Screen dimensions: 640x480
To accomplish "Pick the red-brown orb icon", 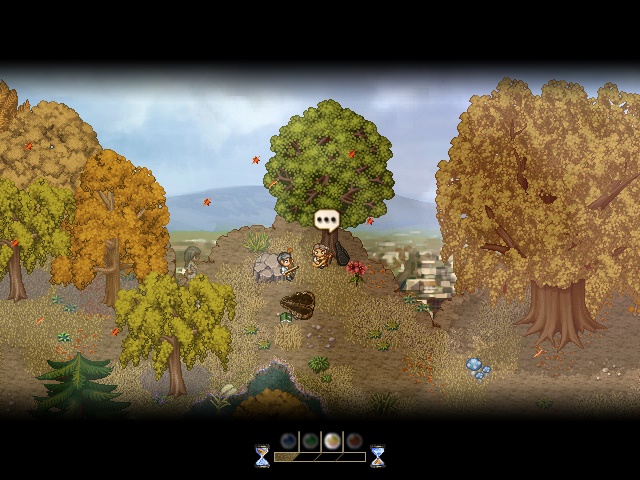I will [x=353, y=441].
